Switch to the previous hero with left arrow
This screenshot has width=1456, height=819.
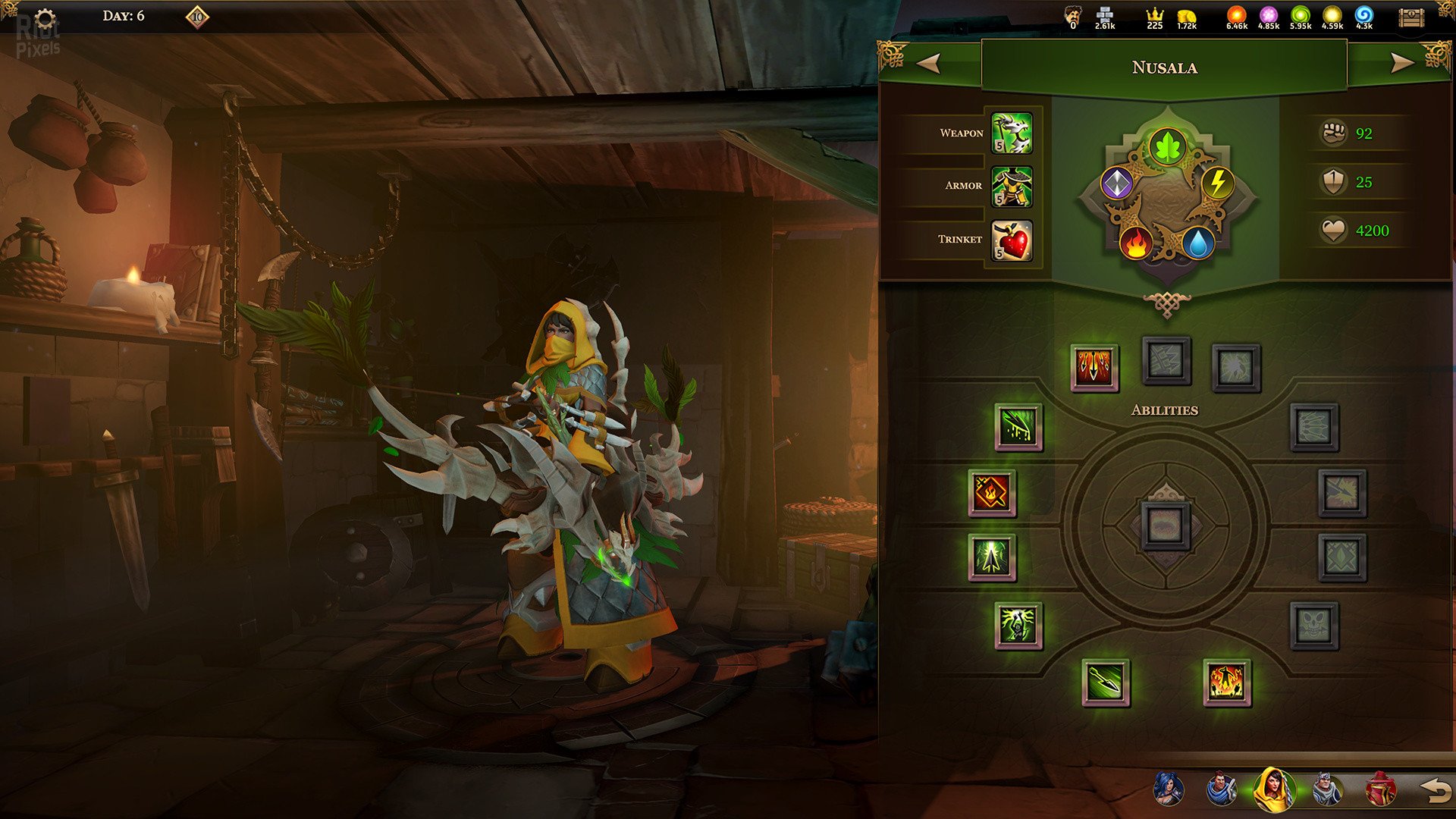pos(929,63)
